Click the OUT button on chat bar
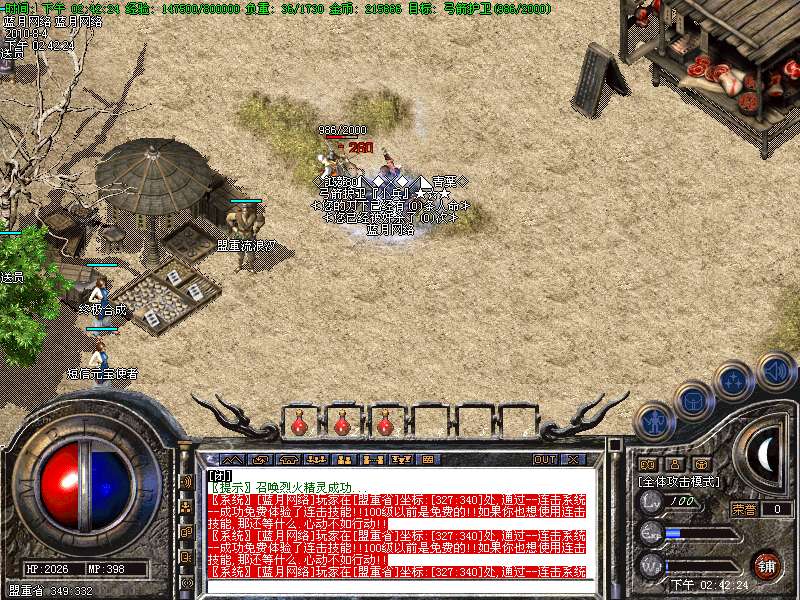The width and height of the screenshot is (800, 600). pos(544,459)
